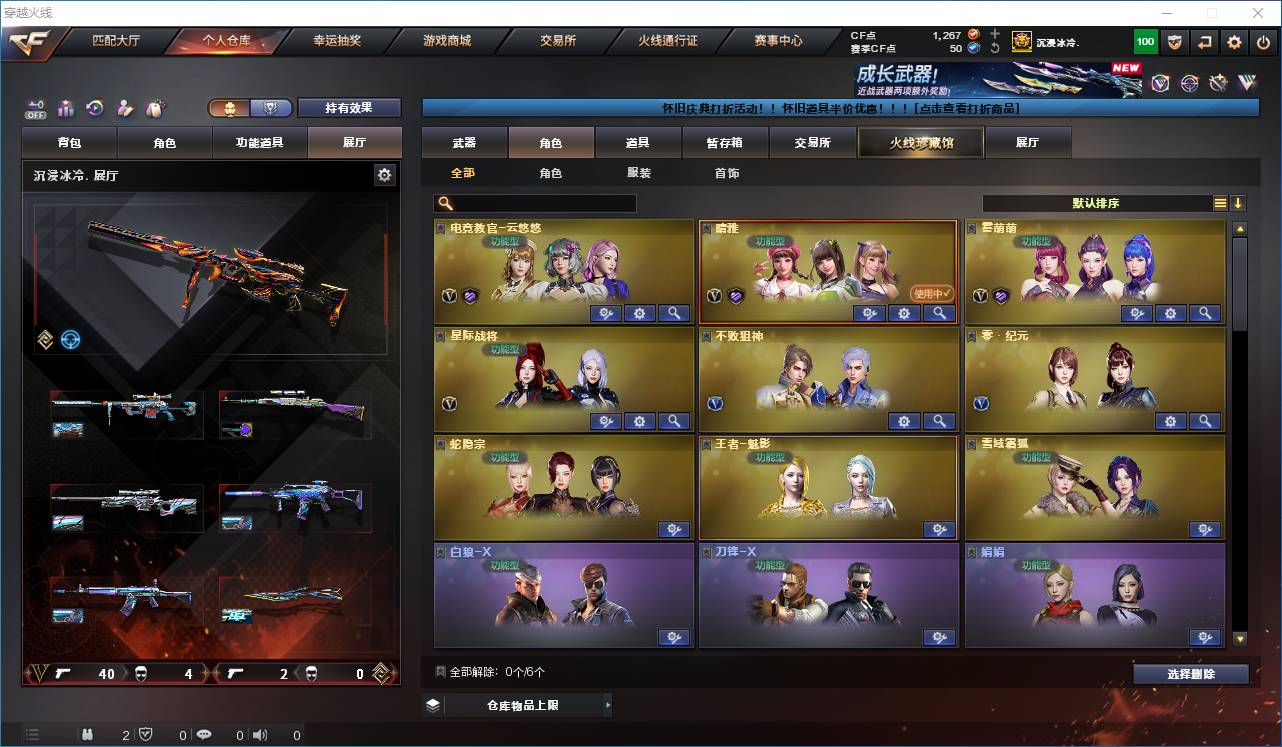The width and height of the screenshot is (1282, 747).
Task: Switch to the 幸运抽奖 tab
Action: tap(337, 41)
